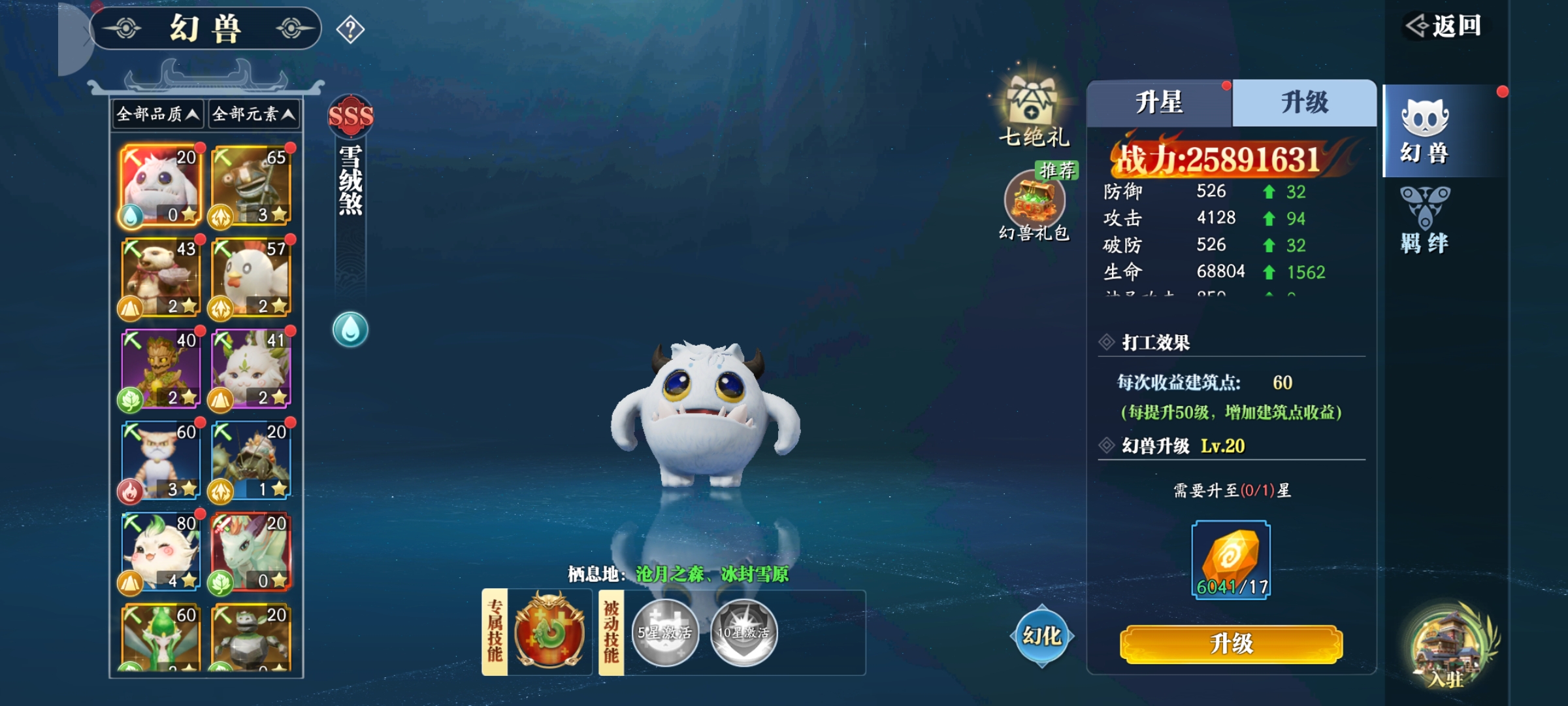Select the 幻兽 side tab
Screen dimensions: 1568x706
click(x=1425, y=131)
